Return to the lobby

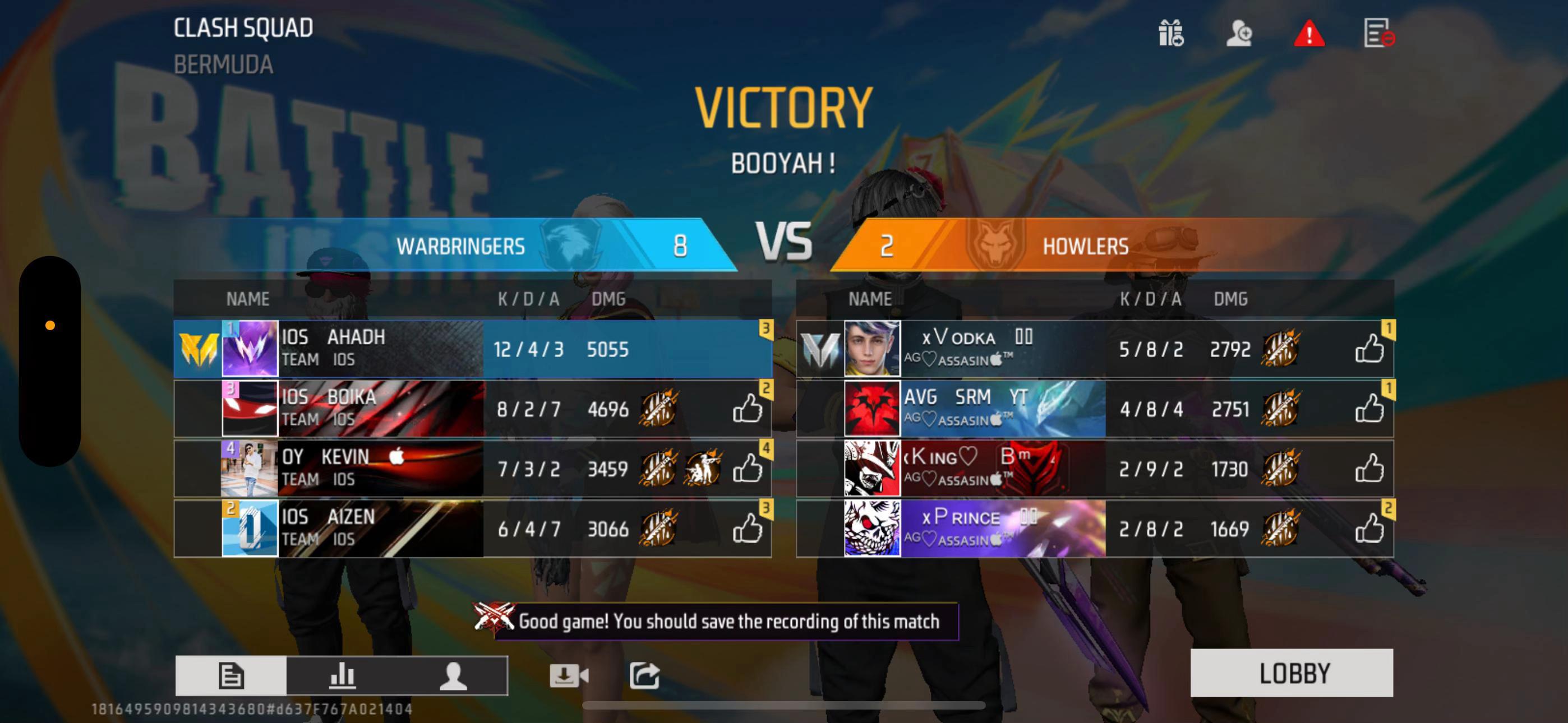pyautogui.click(x=1291, y=673)
